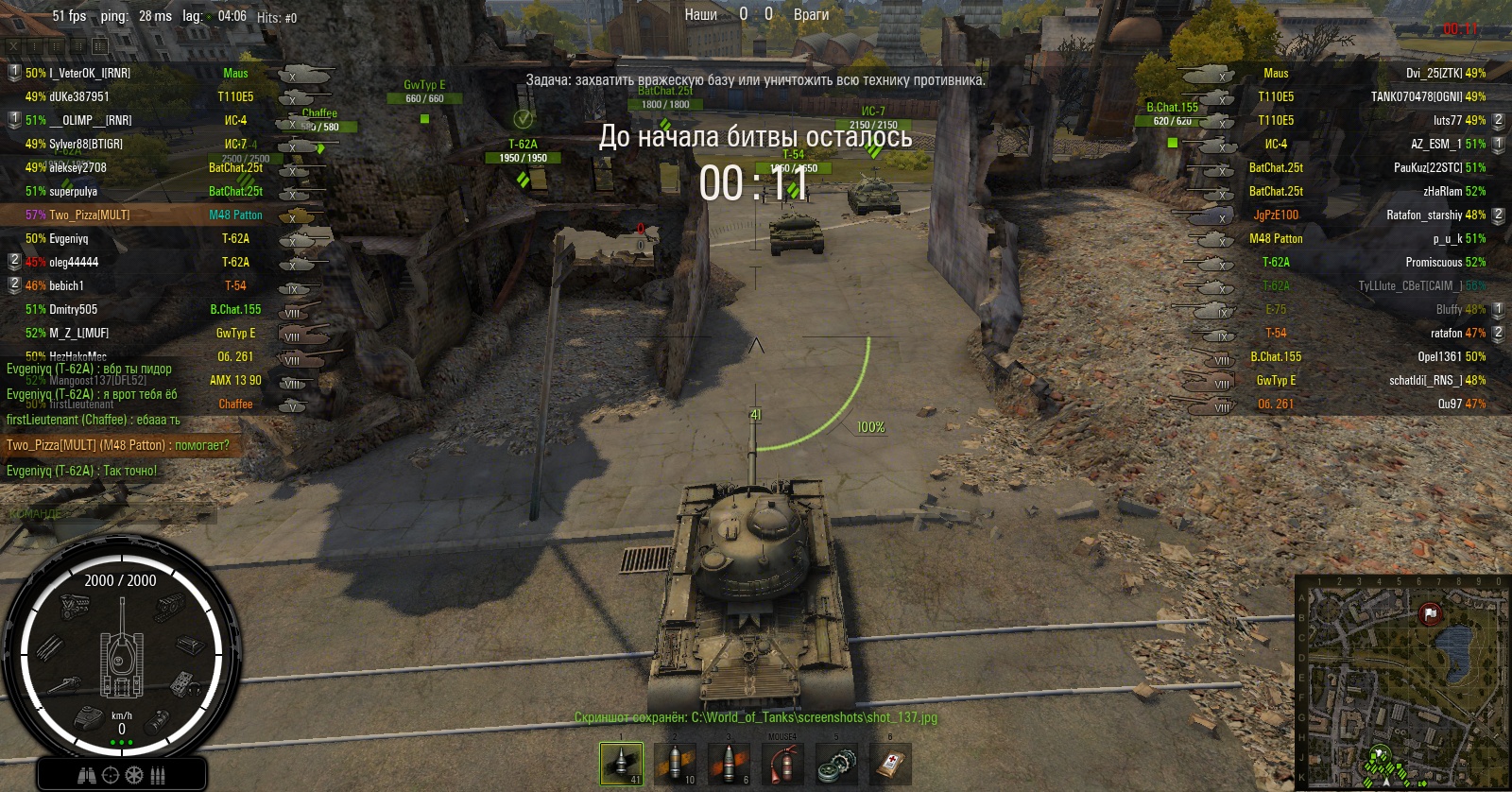Screen dimensions: 1512x792
Task: Click Evgeniyq's 'Так точно!' chat message
Action: [82, 471]
